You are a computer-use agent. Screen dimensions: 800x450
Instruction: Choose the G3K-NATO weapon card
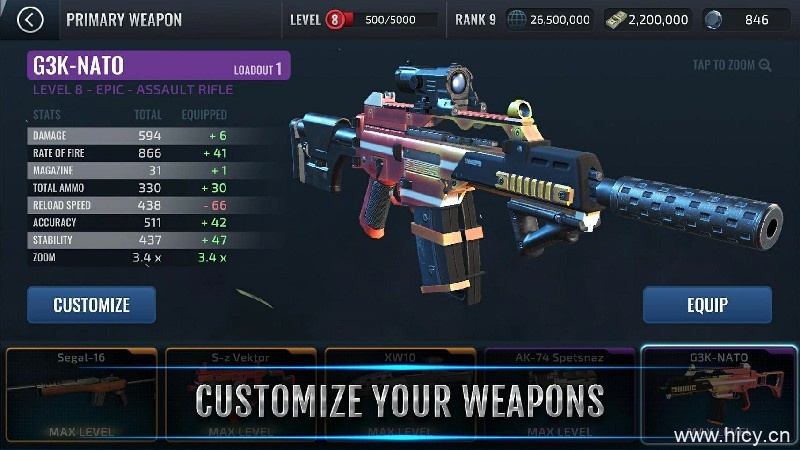tap(718, 395)
